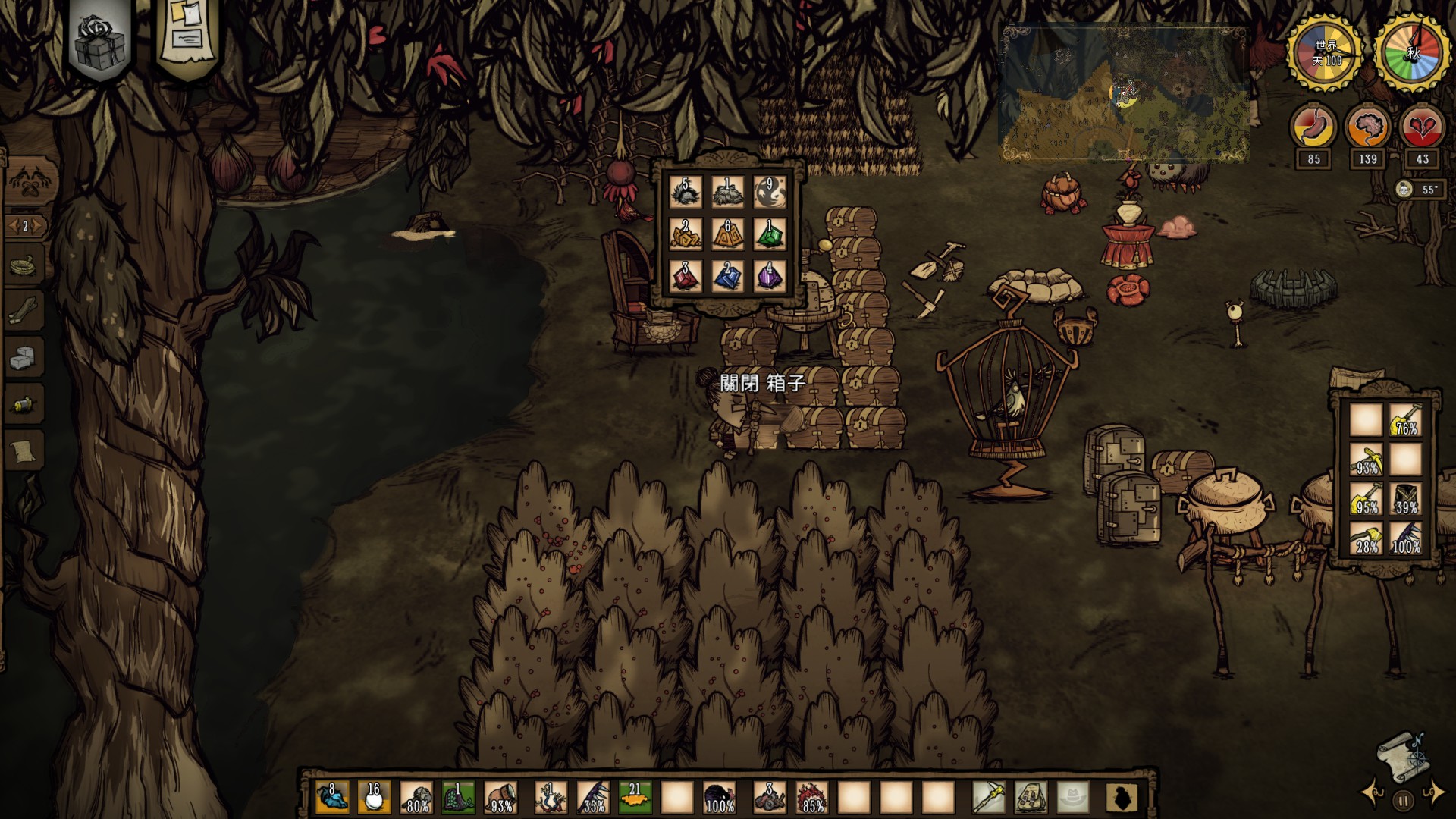Select the thulecite stack of six
Viewport: 1456px width, 819px height.
(728, 234)
